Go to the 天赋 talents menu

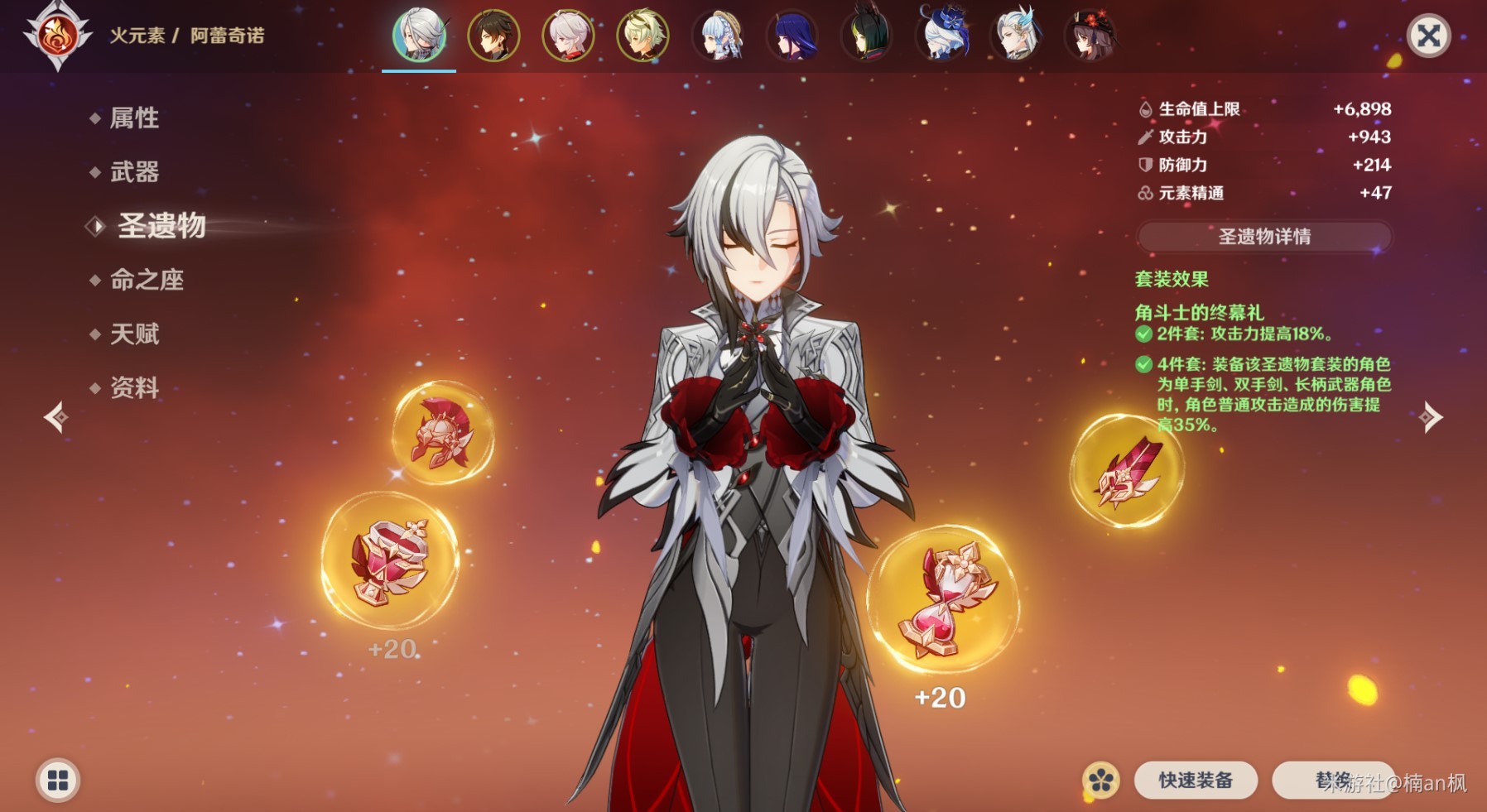tap(134, 334)
